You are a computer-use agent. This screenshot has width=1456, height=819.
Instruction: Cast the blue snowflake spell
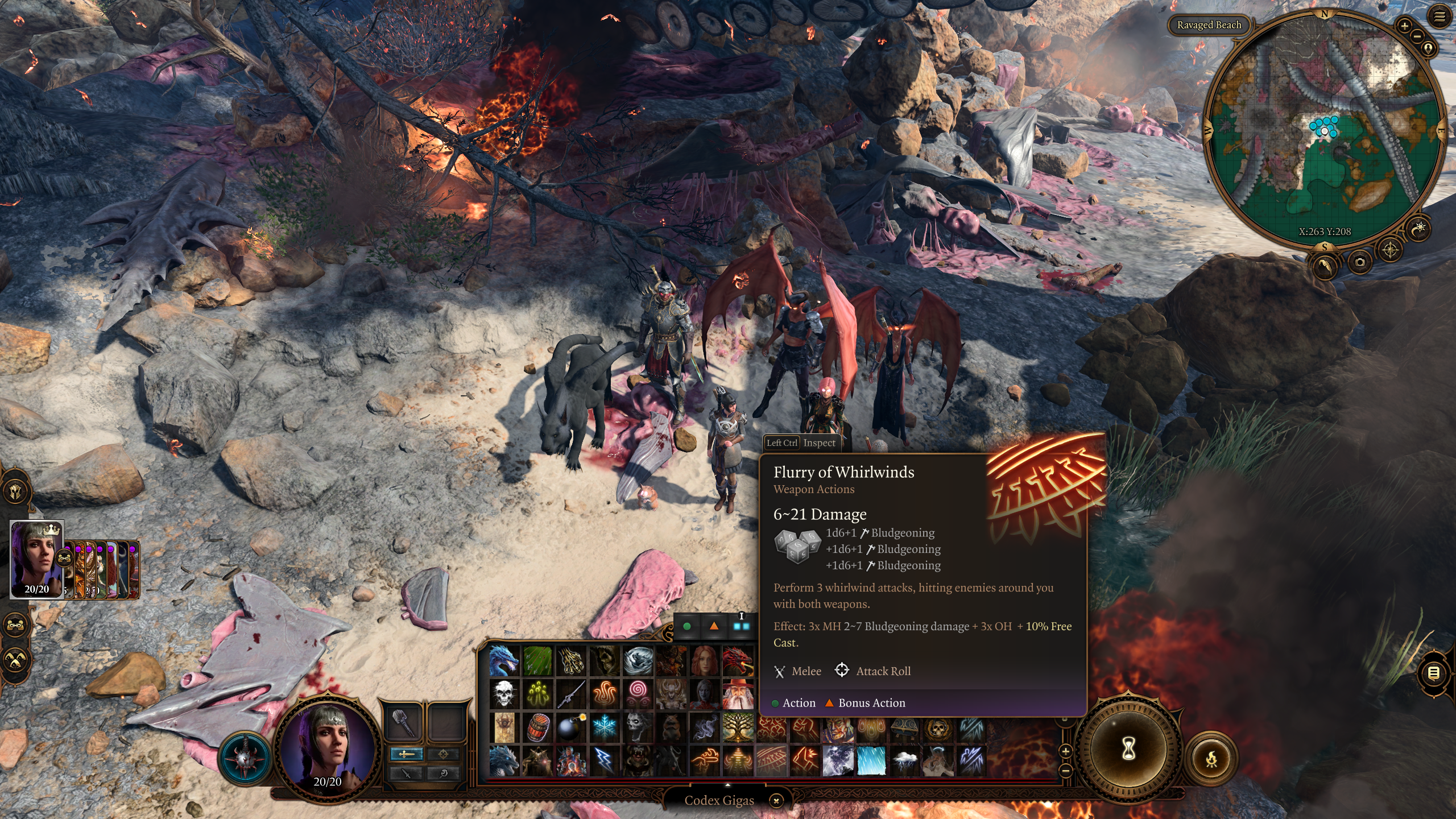click(x=604, y=727)
